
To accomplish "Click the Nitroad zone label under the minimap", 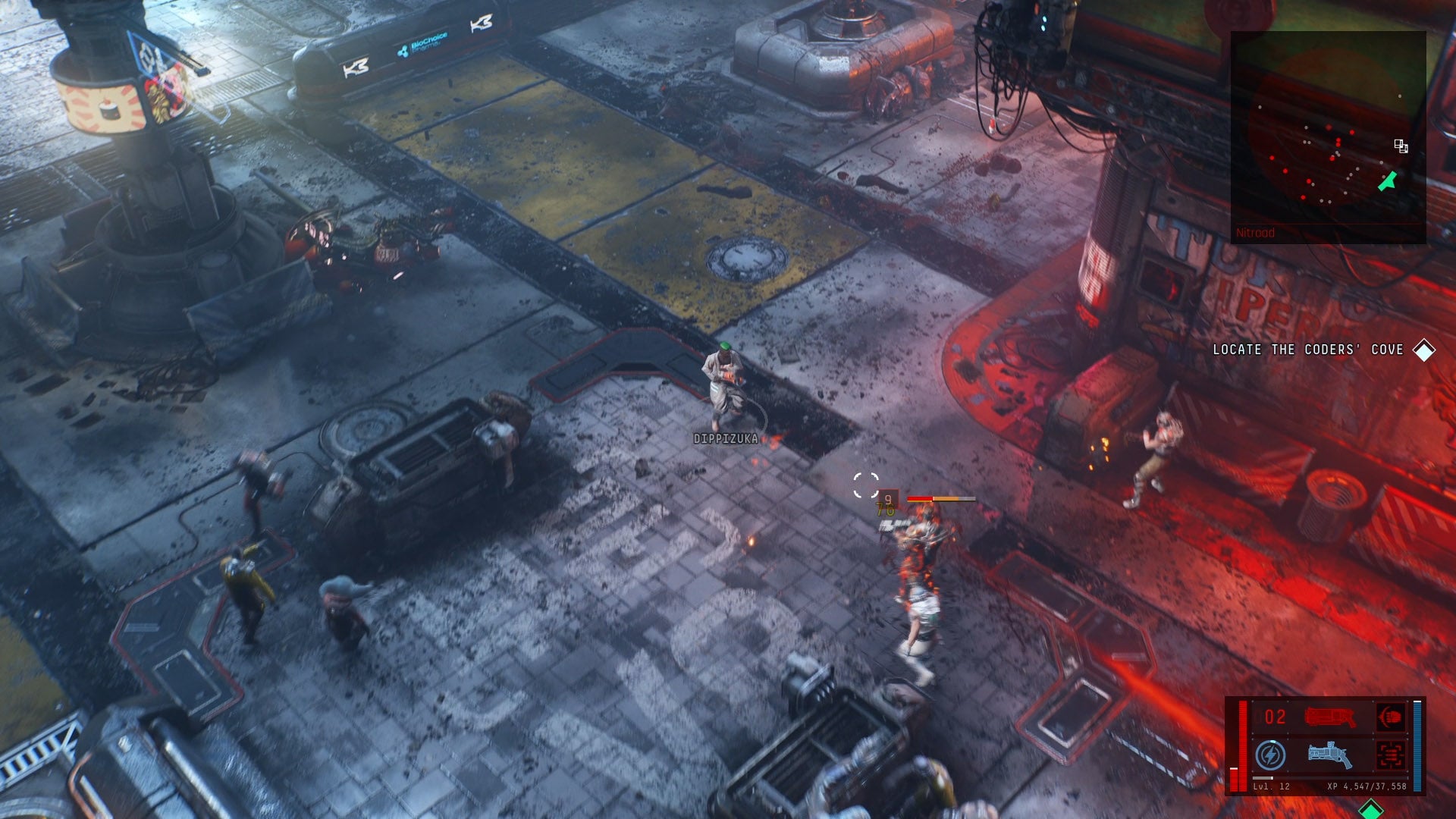I will click(x=1256, y=232).
